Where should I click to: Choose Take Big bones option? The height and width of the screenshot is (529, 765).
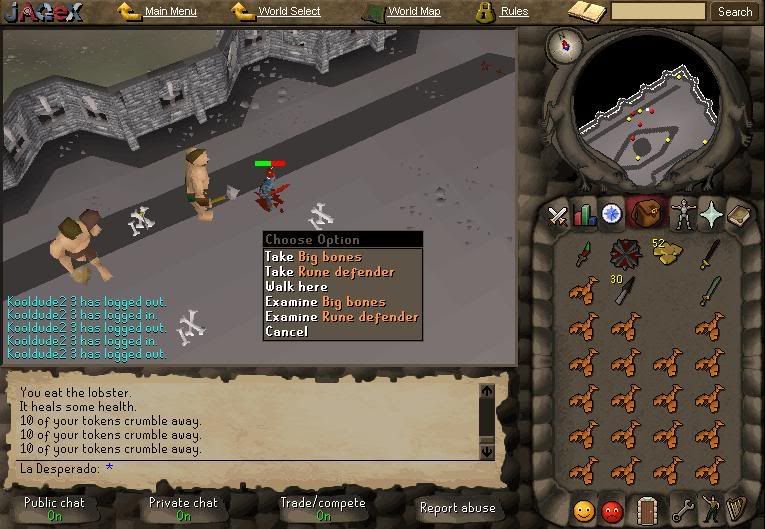(x=313, y=257)
